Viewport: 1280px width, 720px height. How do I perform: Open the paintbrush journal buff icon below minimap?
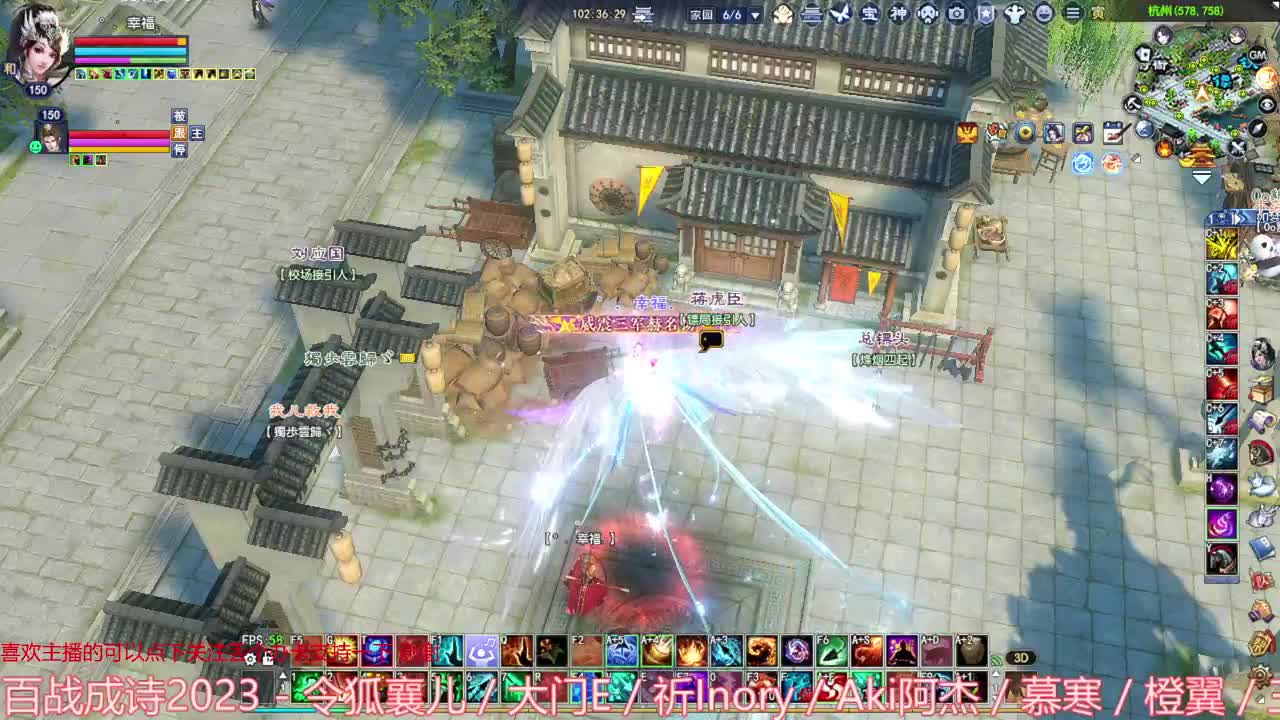coord(1112,130)
